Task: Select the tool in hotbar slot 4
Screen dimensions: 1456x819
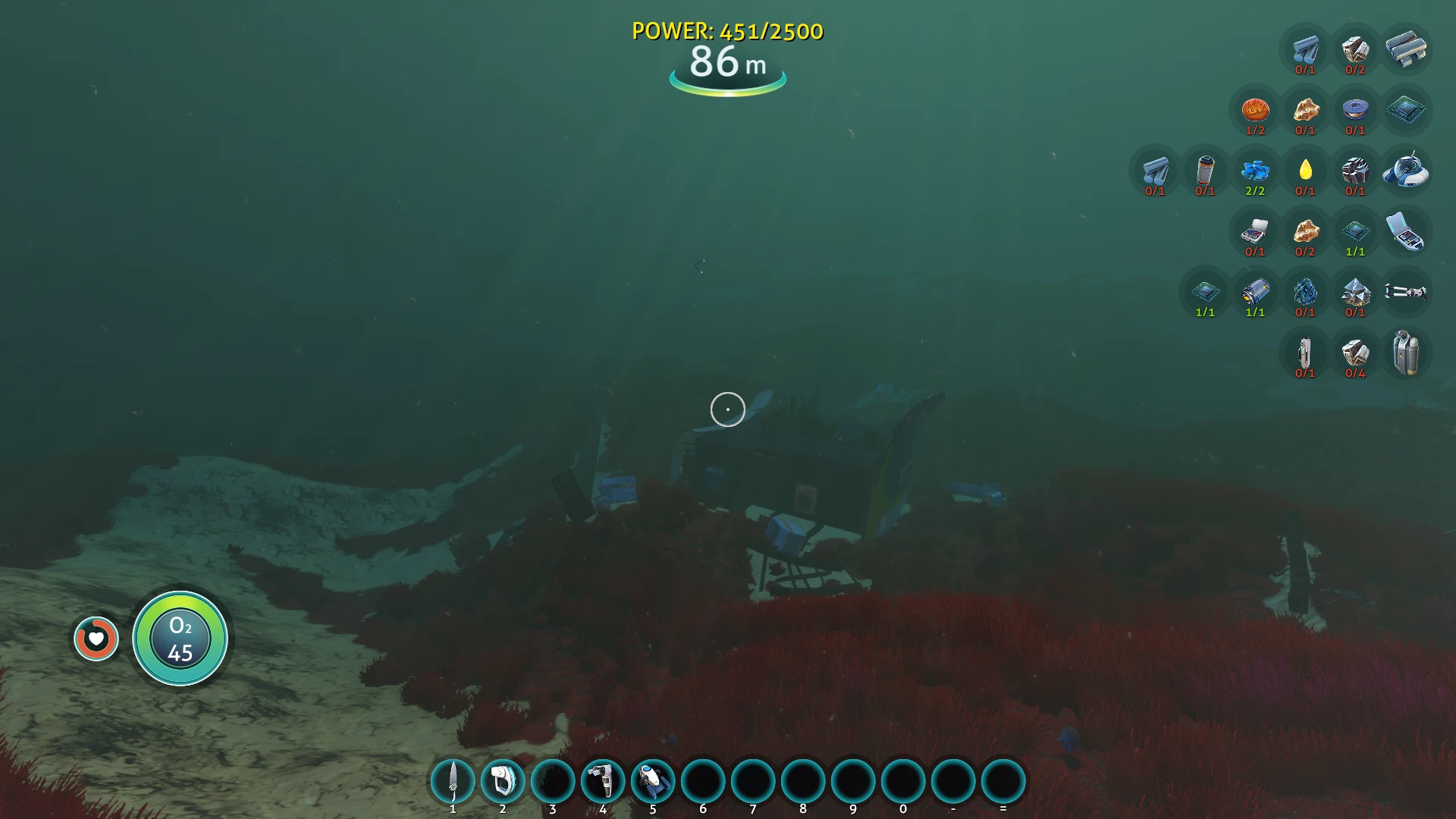Action: [603, 780]
